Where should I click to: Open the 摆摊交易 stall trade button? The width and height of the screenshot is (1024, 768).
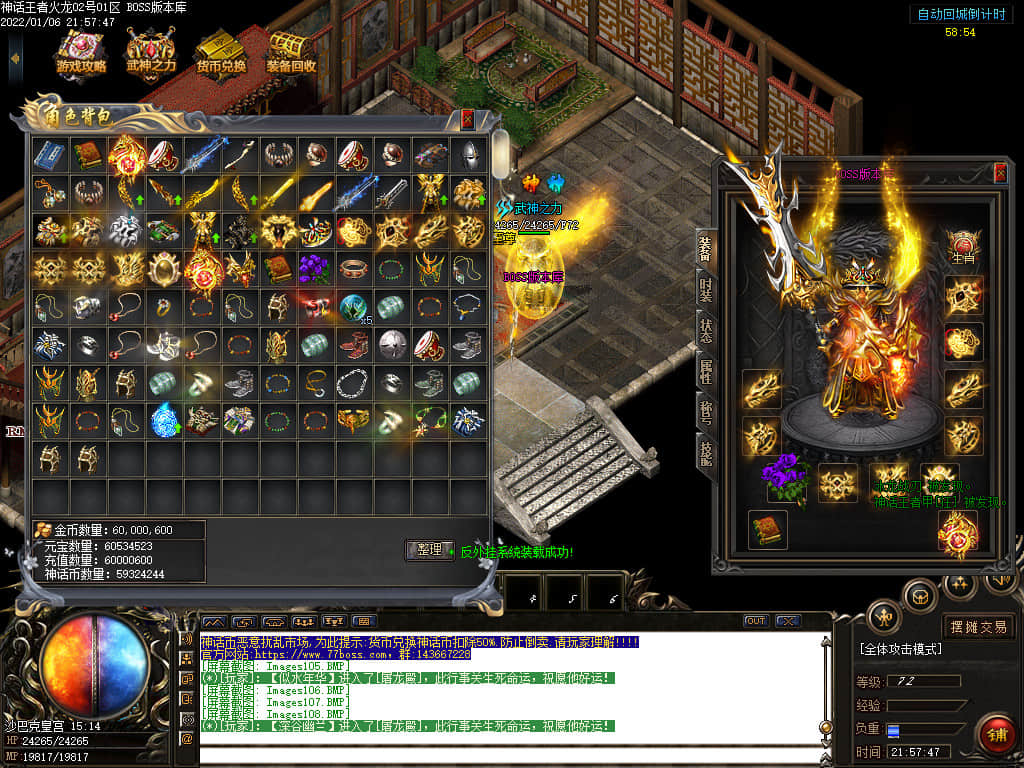[978, 627]
